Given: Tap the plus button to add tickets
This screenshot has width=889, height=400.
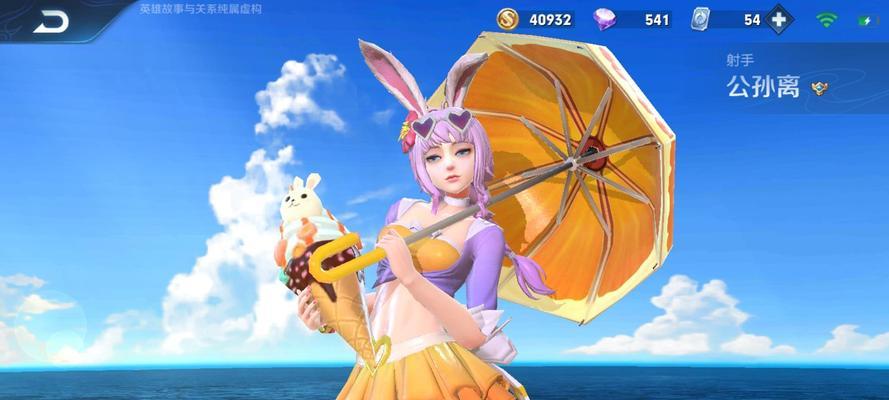Looking at the screenshot, I should coord(779,19).
